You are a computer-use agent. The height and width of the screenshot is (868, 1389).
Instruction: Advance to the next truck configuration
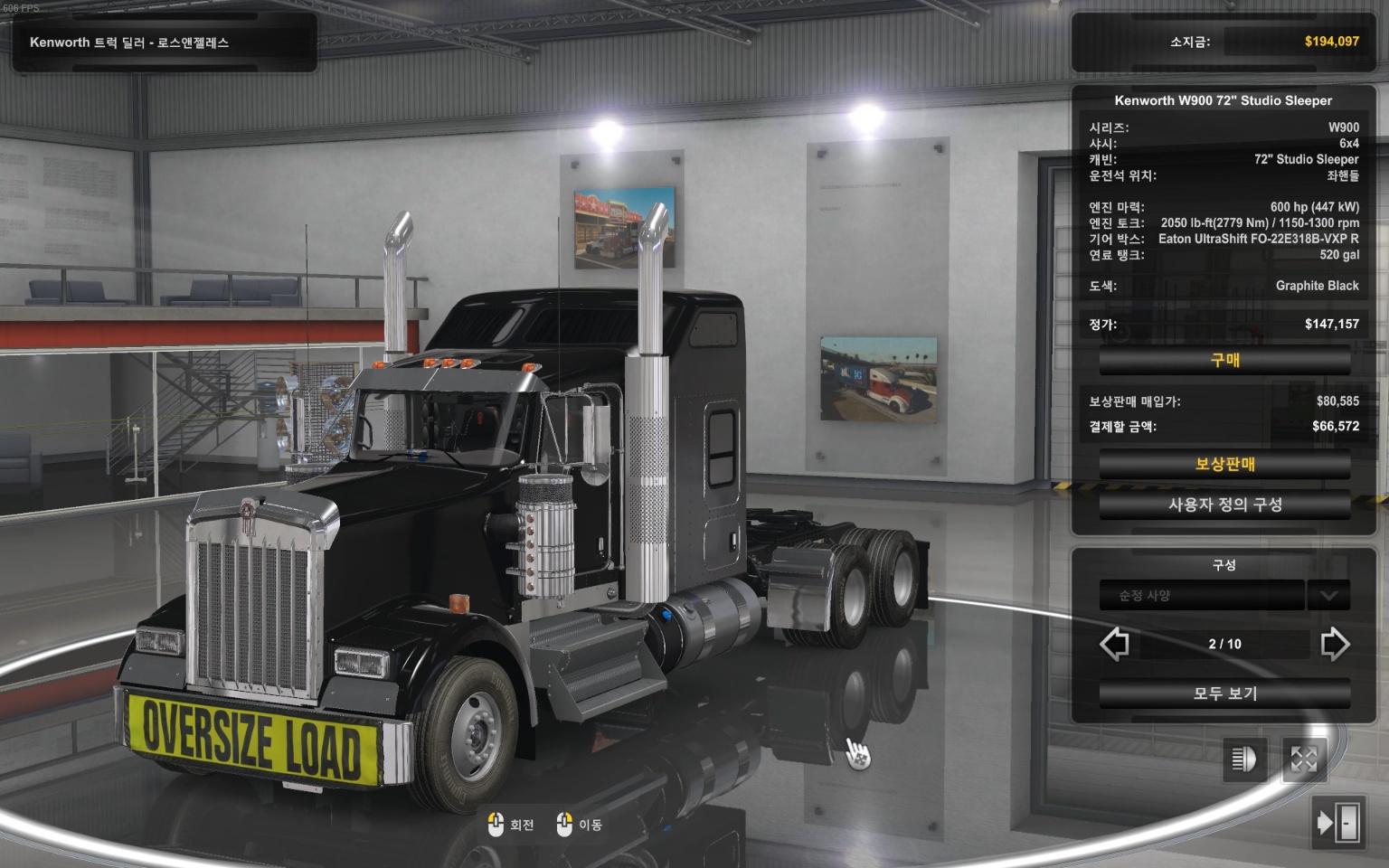(1335, 644)
